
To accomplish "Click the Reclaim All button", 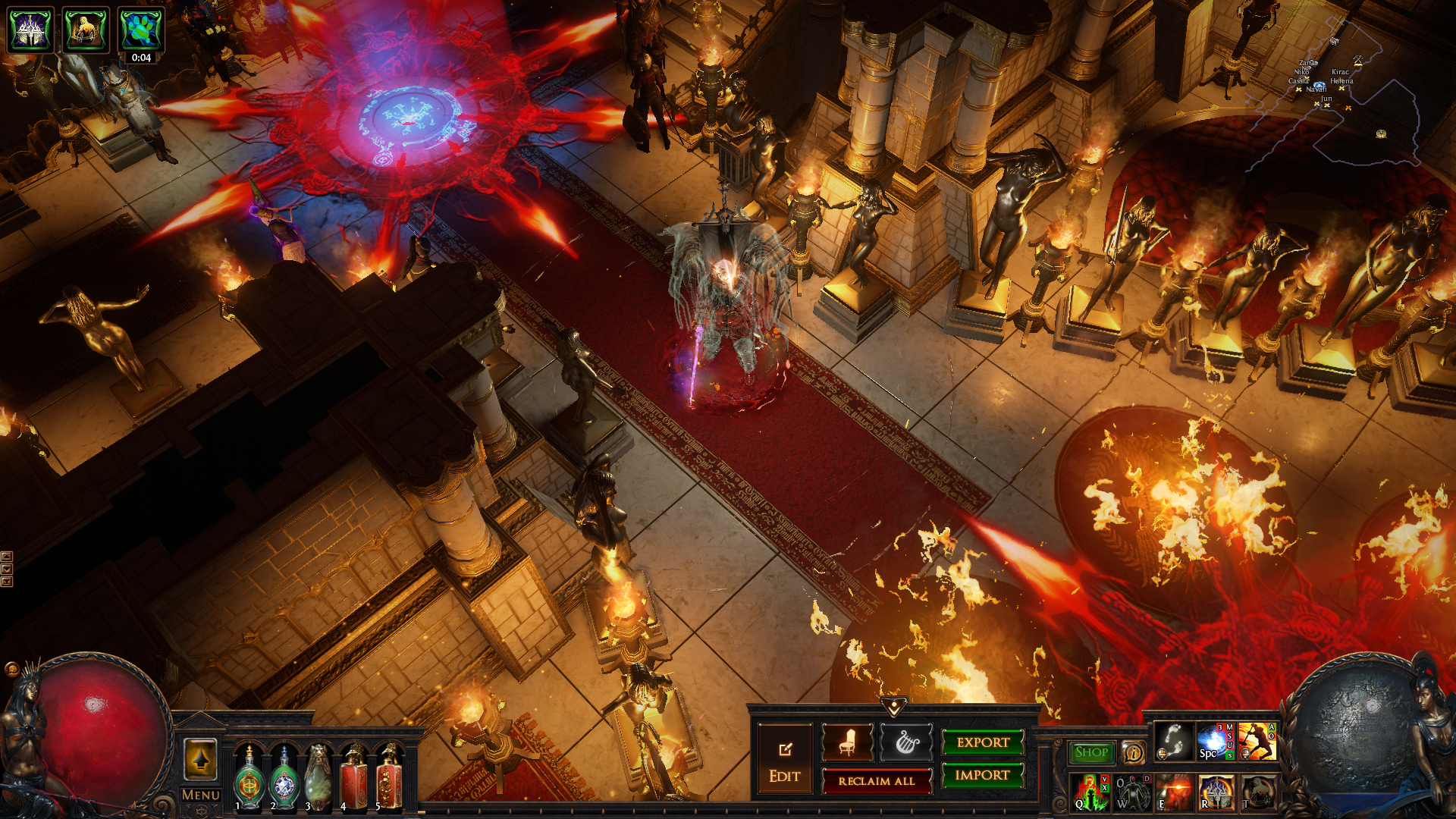I will [x=876, y=781].
